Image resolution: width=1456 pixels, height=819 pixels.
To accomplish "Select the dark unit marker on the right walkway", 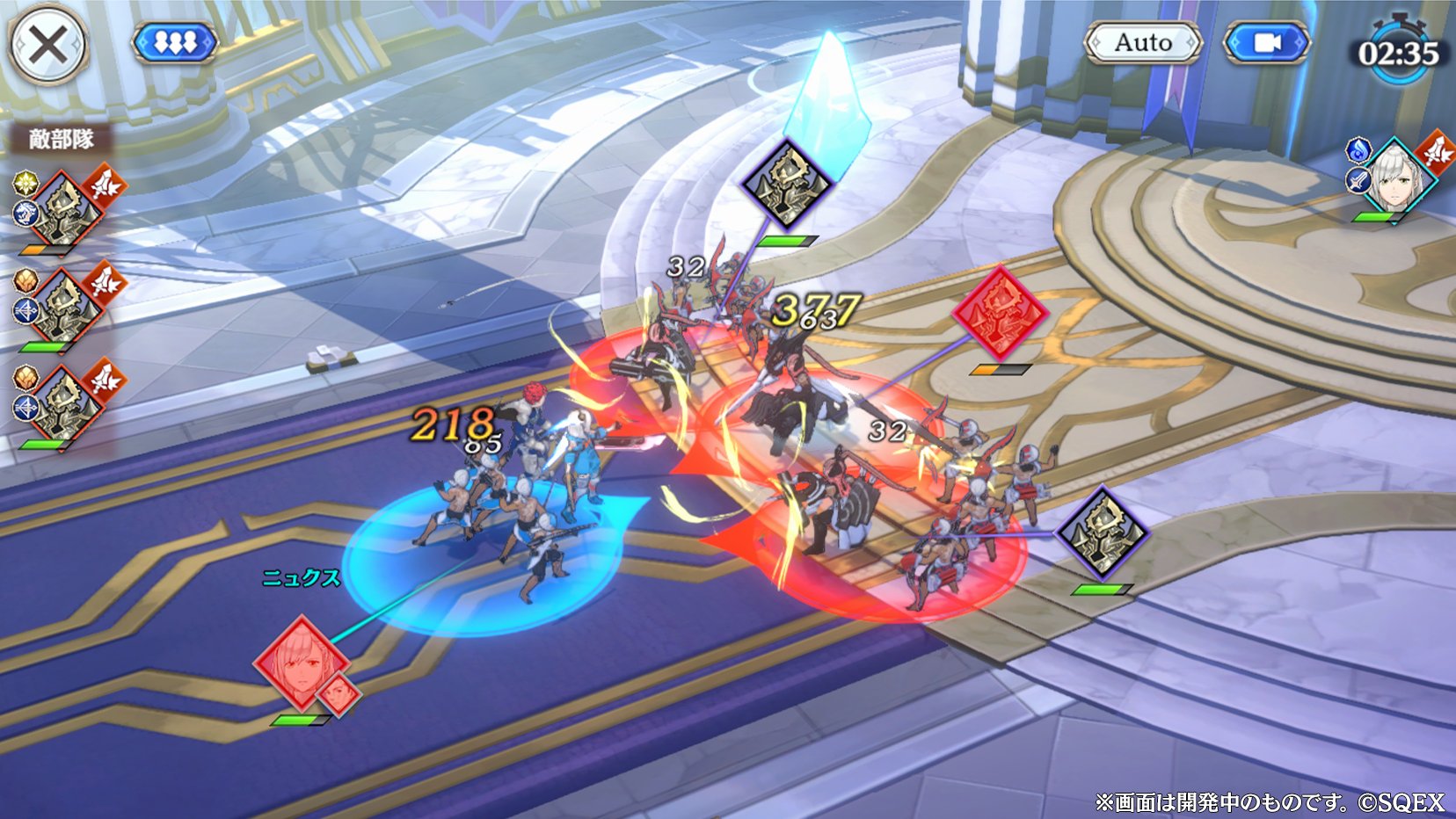I will 1102,533.
